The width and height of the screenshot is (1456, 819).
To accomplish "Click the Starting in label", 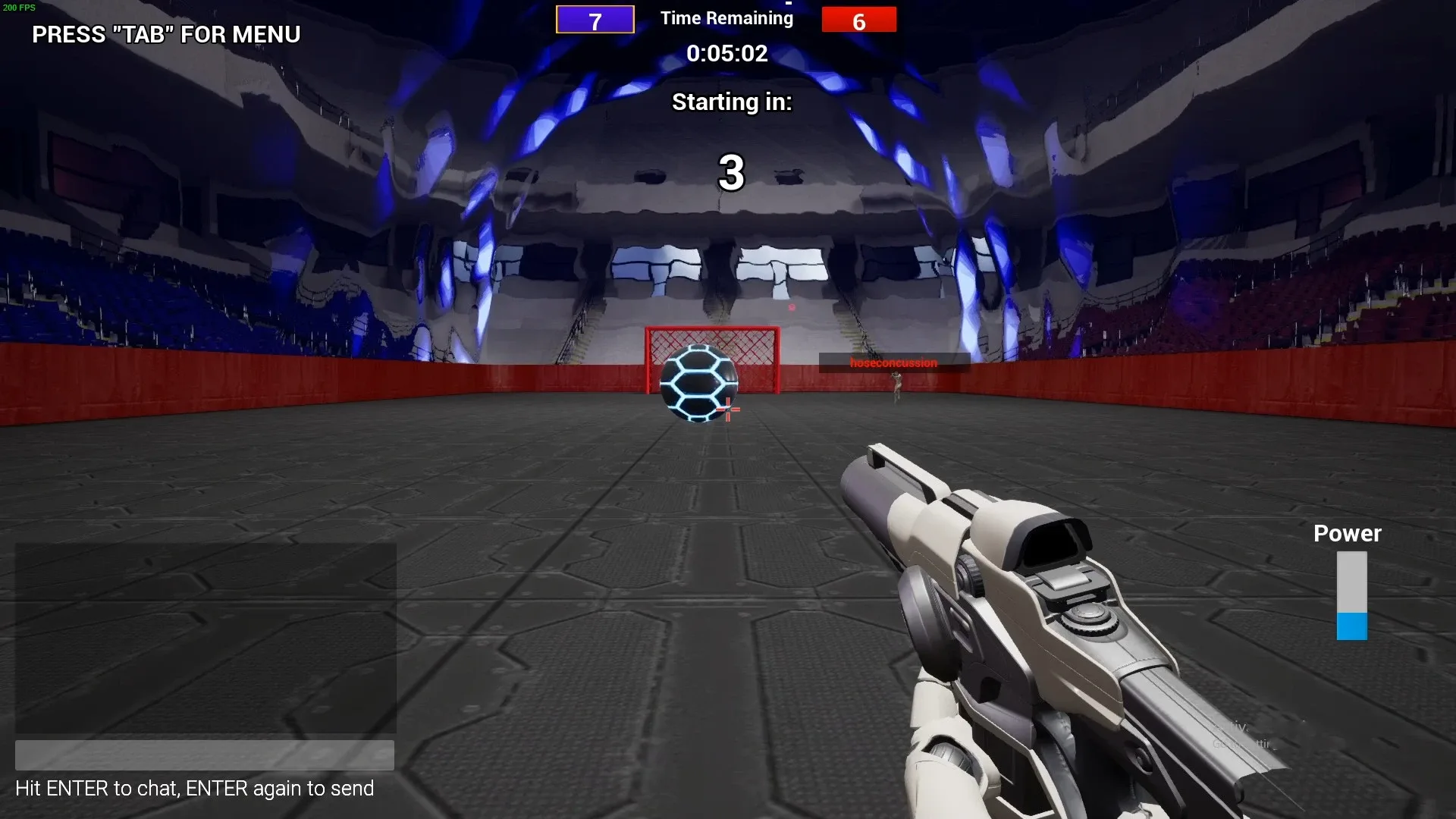I will pos(731,101).
